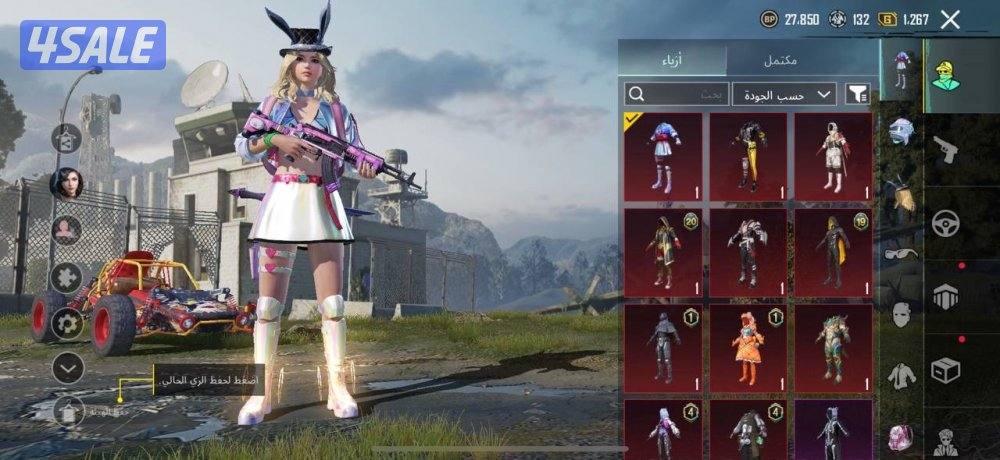Pick the teal and gold armored outfit
Image resolution: width=1000 pixels, height=460 pixels.
pyautogui.click(x=833, y=348)
